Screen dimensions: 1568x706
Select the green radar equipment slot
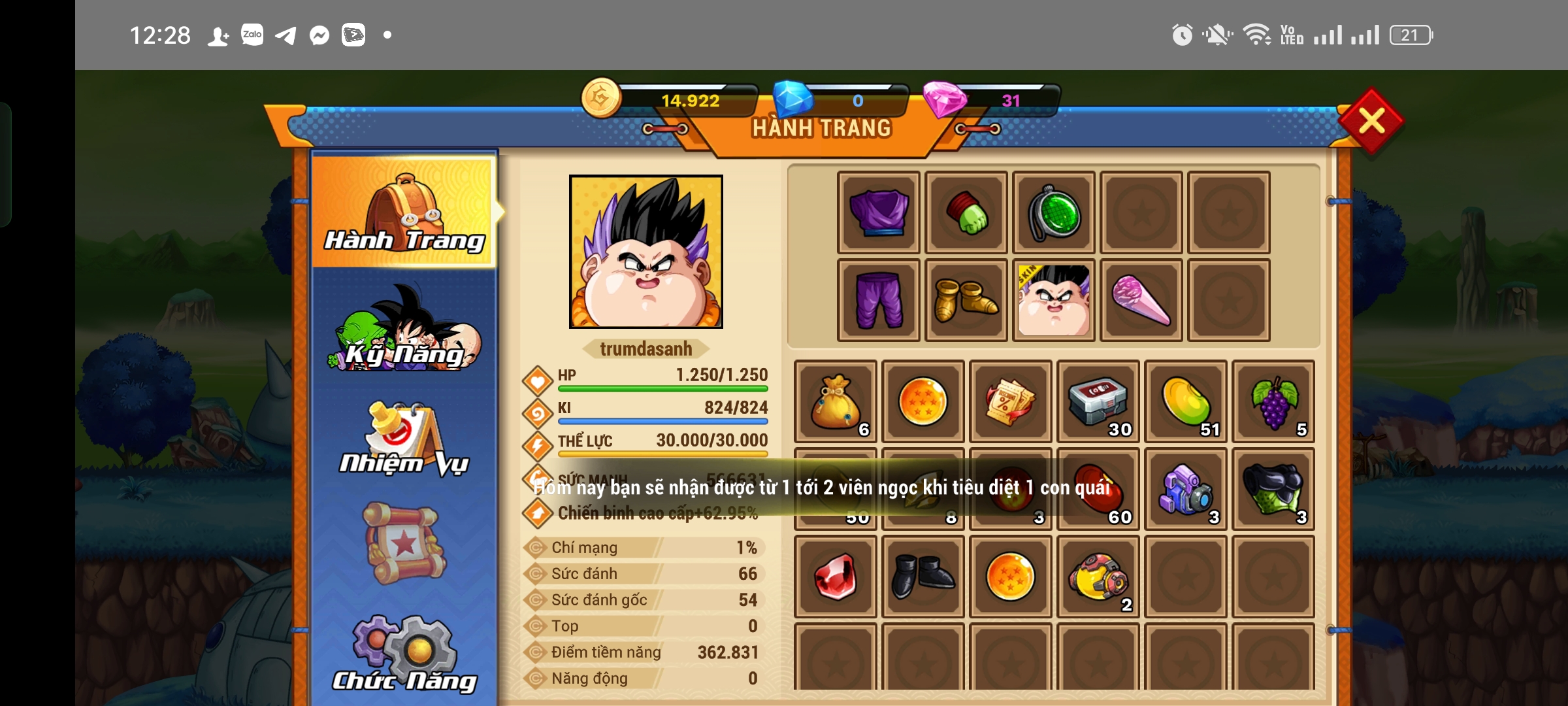(1054, 212)
